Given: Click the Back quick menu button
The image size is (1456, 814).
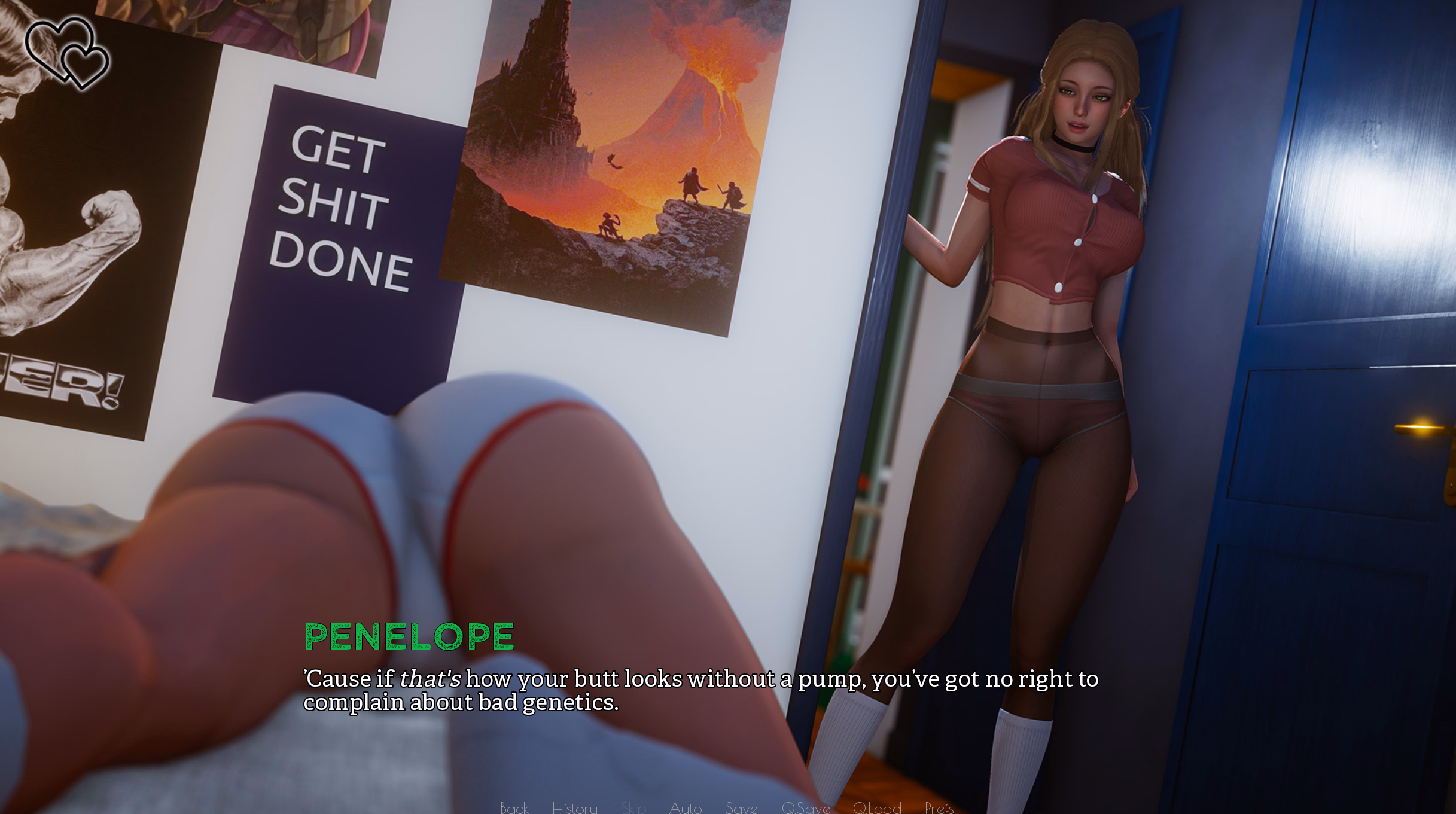Looking at the screenshot, I should click(514, 807).
